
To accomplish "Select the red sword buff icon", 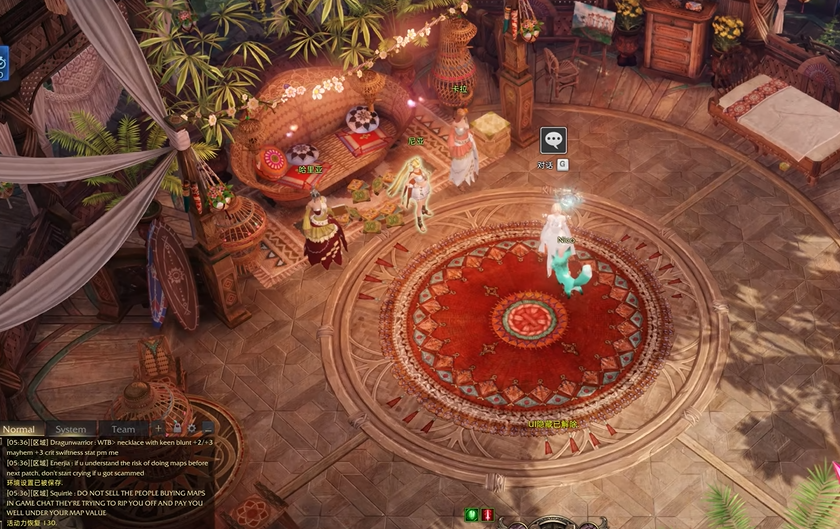I will click(x=487, y=515).
